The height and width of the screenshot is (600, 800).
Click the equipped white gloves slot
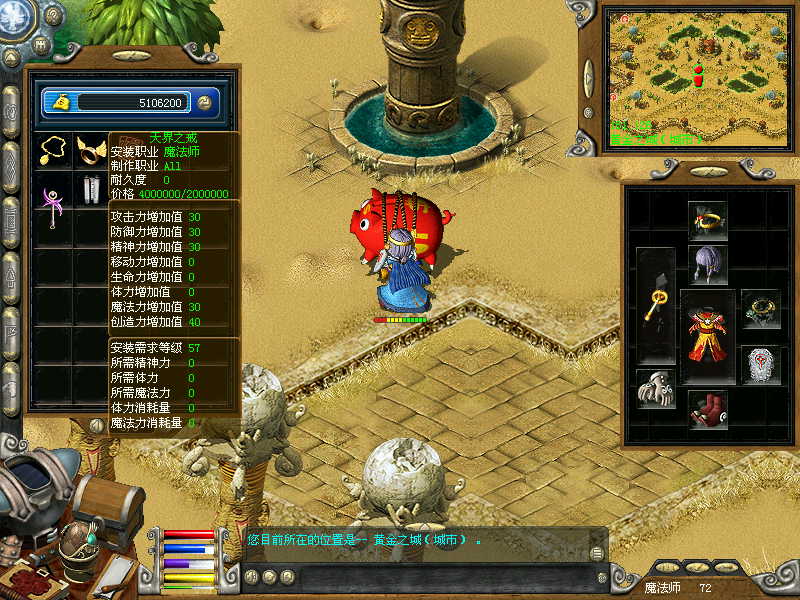click(656, 389)
